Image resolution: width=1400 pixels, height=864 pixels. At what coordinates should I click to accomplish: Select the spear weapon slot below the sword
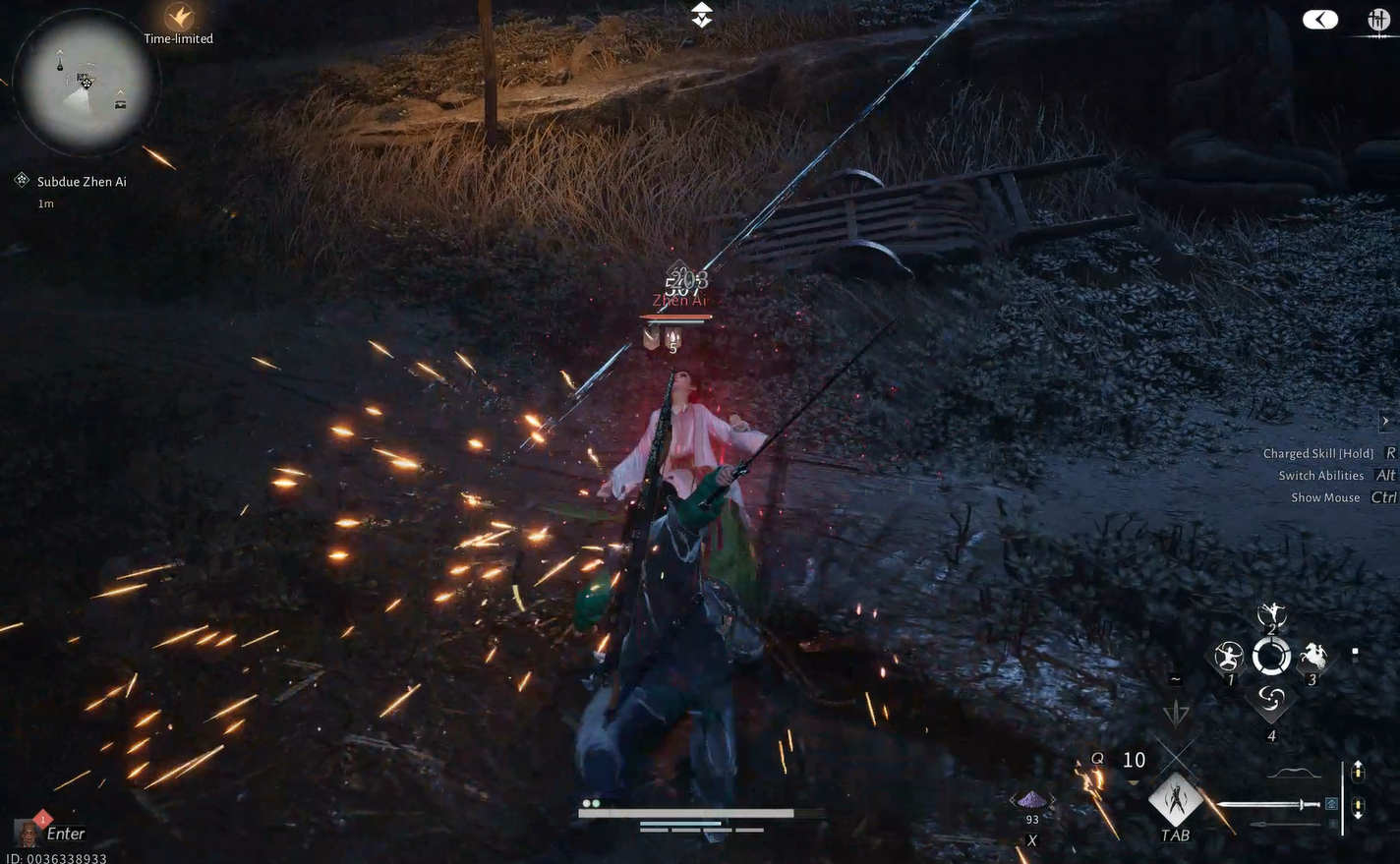pyautogui.click(x=1283, y=825)
